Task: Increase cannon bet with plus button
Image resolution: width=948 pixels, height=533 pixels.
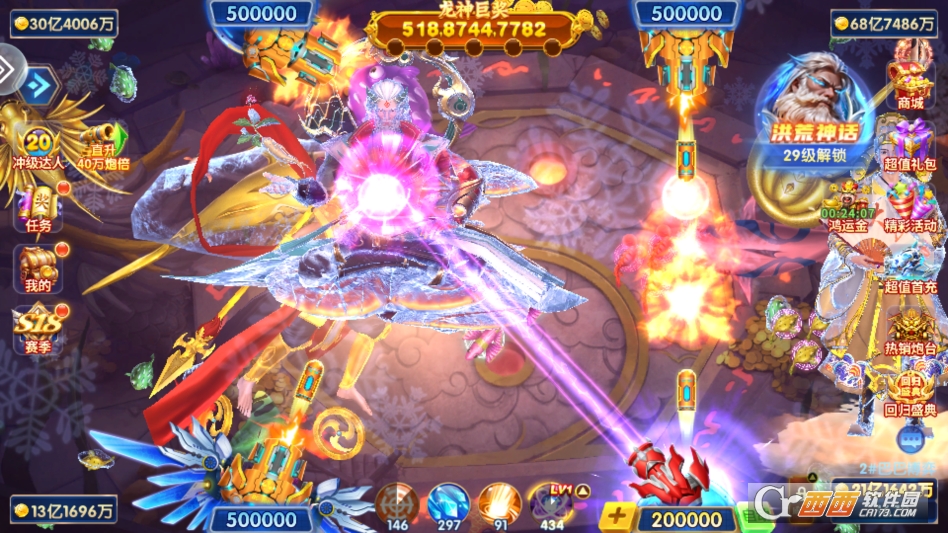Action: coord(617,517)
